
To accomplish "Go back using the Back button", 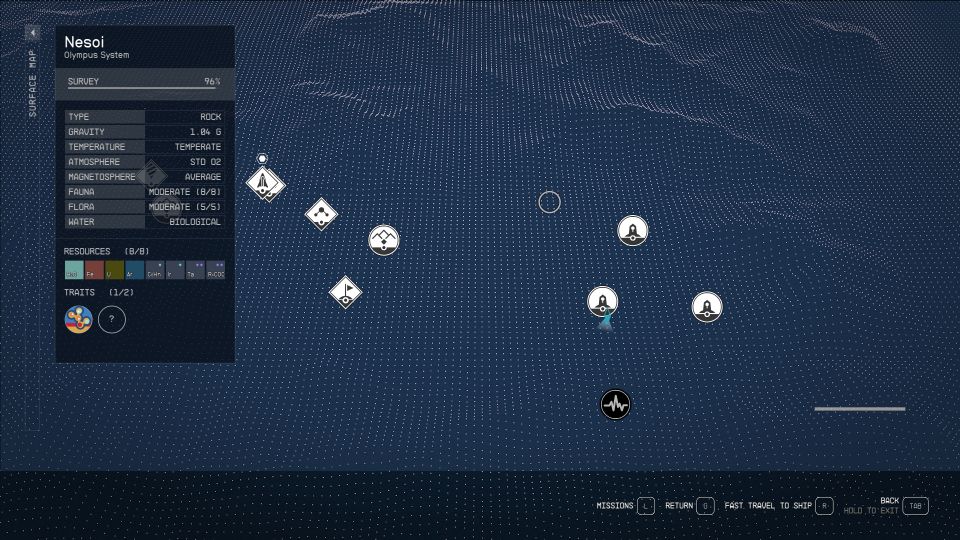I will coord(914,506).
